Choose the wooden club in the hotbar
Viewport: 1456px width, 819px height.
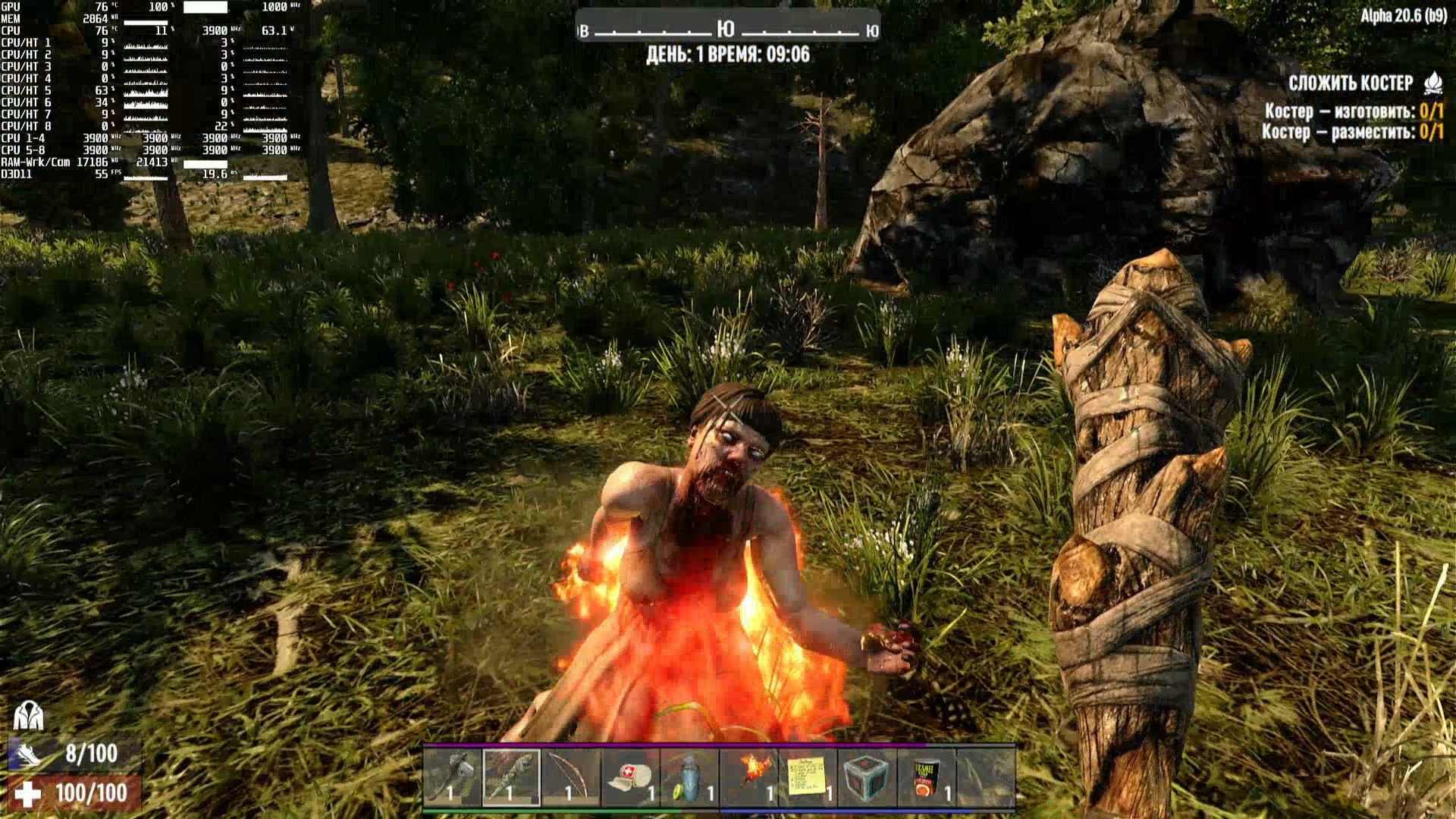[511, 777]
